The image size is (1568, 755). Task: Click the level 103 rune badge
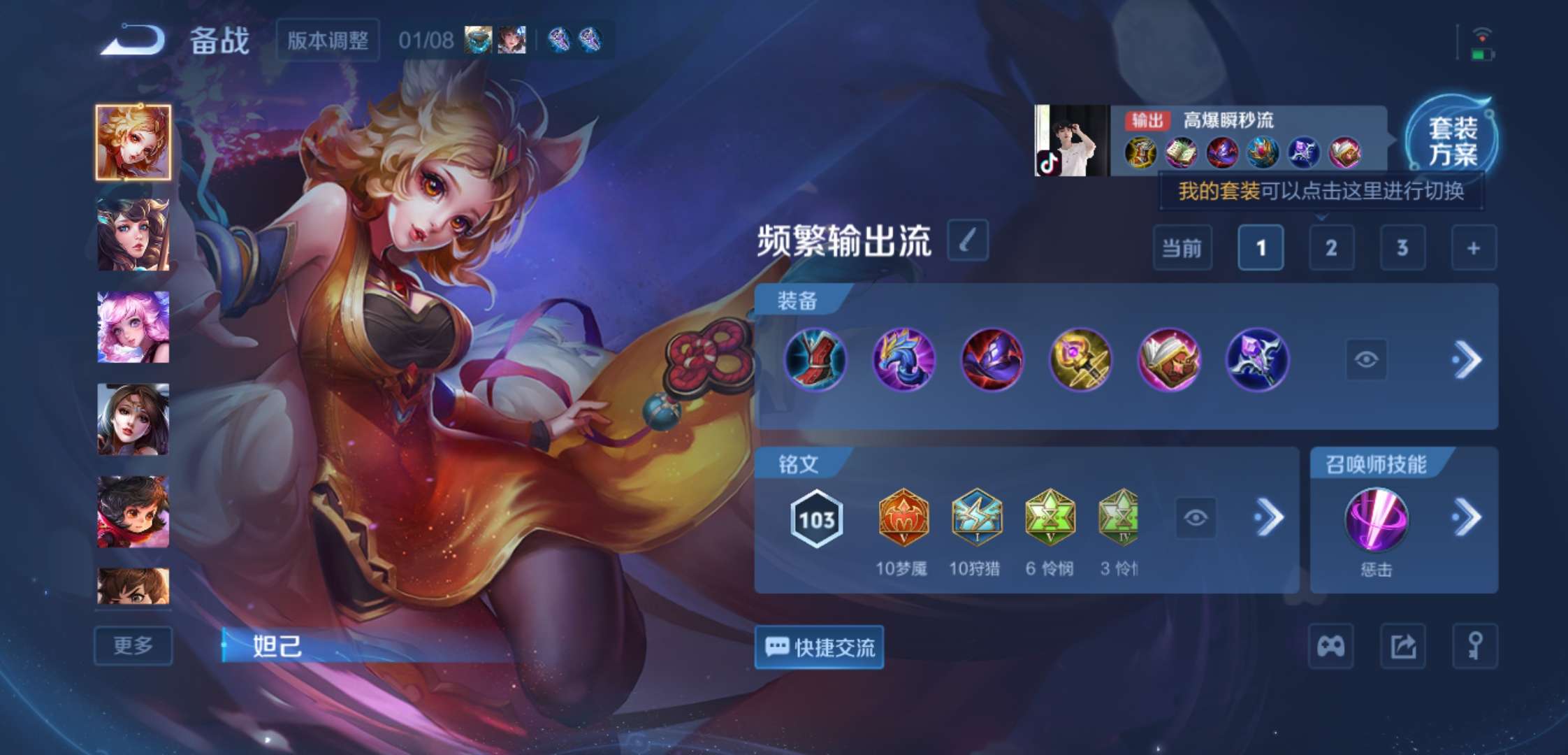click(816, 516)
